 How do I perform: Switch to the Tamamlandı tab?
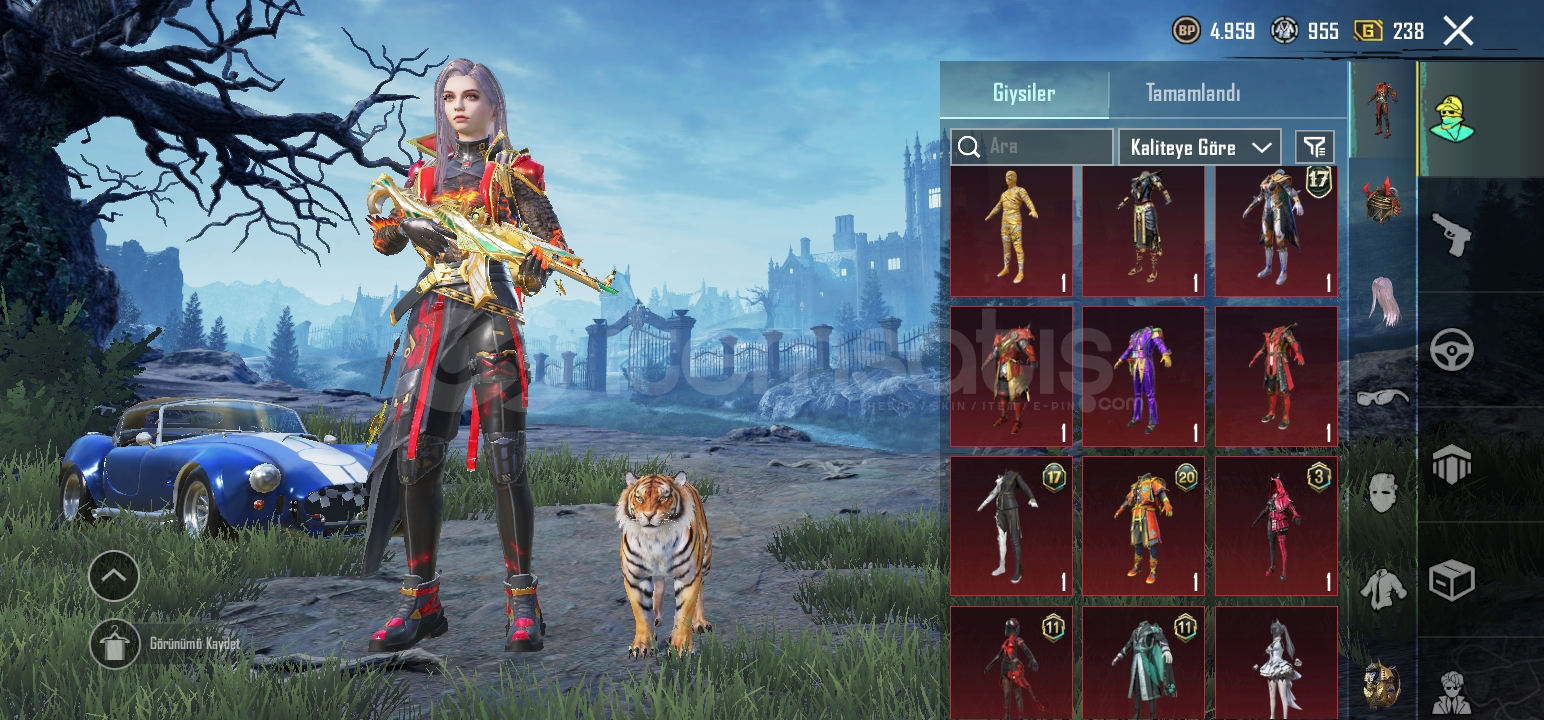pyautogui.click(x=1192, y=93)
